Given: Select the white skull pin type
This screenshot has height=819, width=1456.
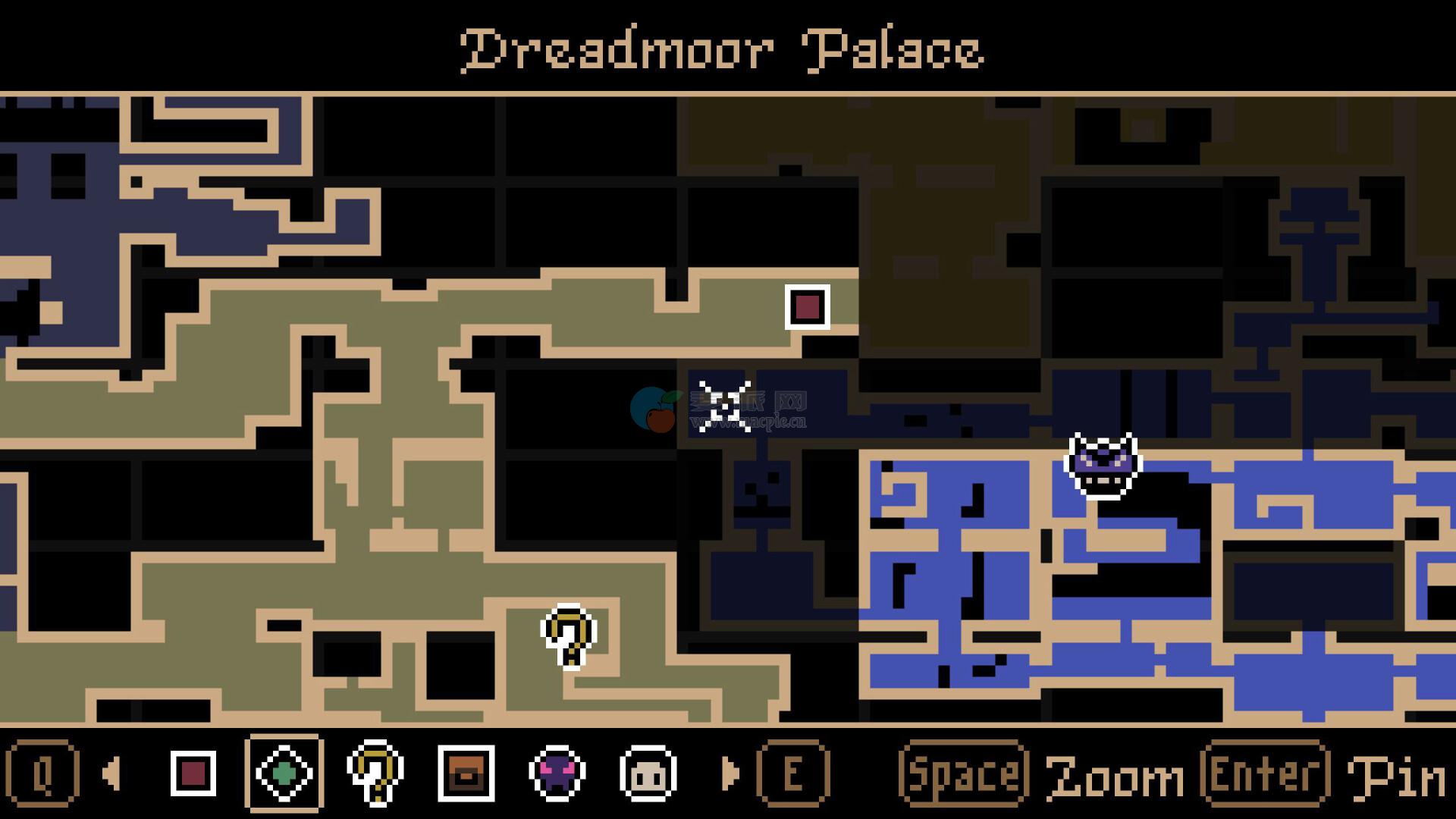Looking at the screenshot, I should [x=648, y=773].
